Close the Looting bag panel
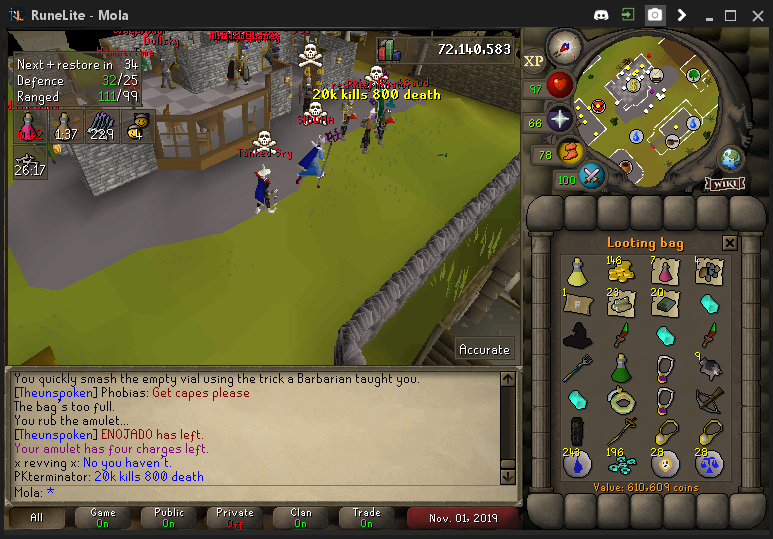 tap(729, 243)
